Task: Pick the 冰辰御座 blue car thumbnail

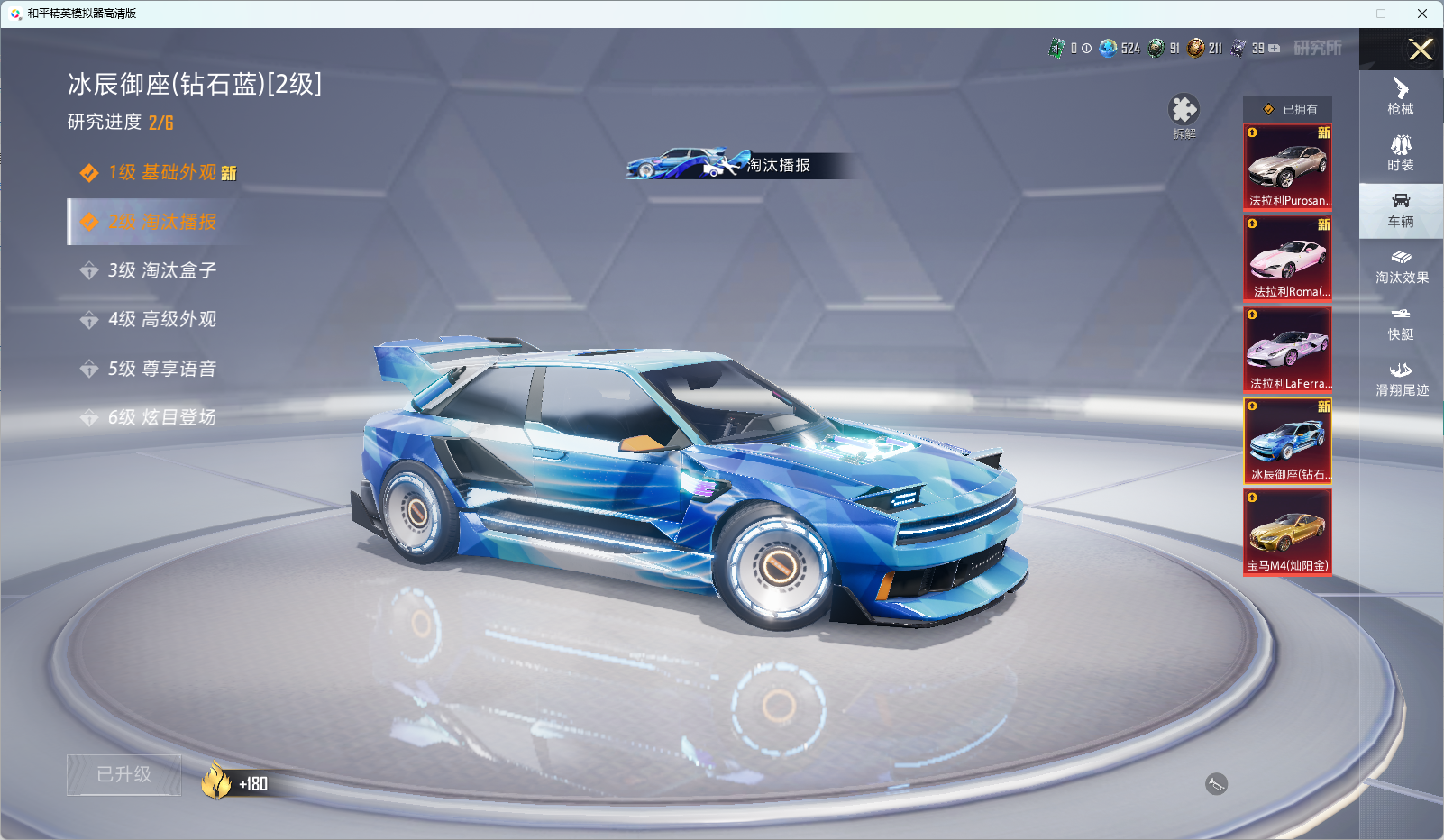Action: pyautogui.click(x=1287, y=441)
